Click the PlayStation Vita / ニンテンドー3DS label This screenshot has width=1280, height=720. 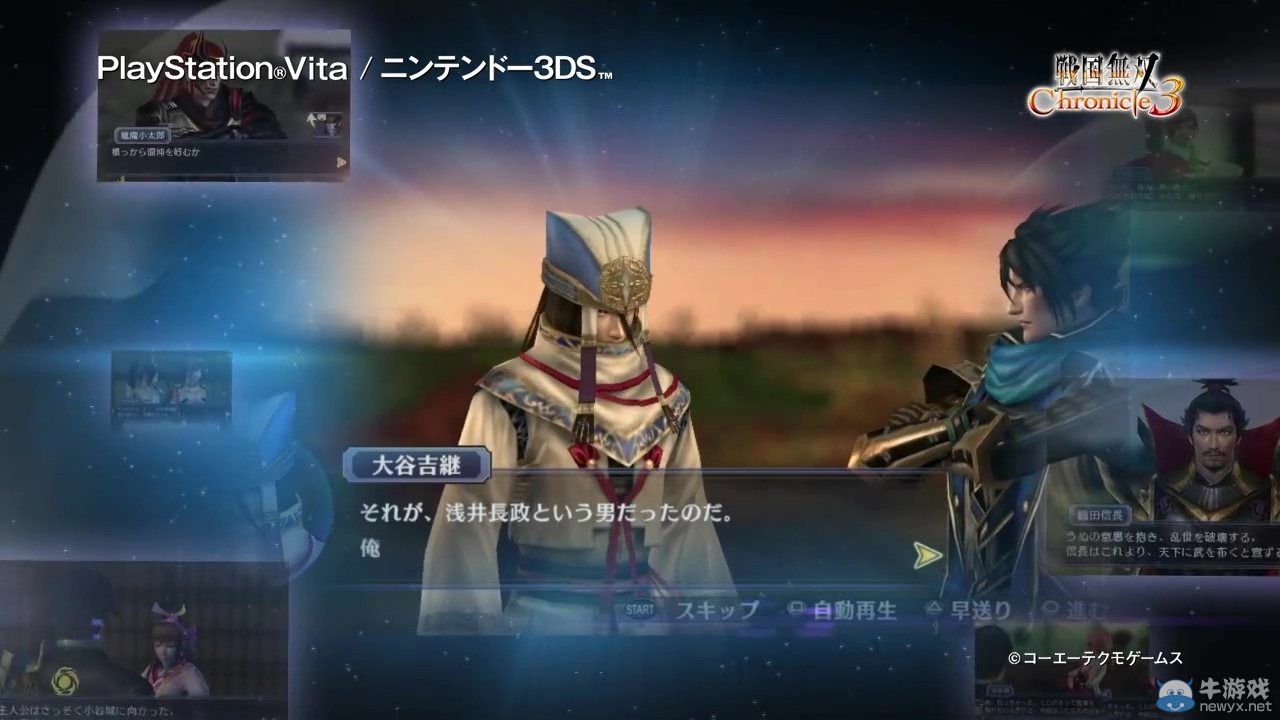tap(355, 68)
